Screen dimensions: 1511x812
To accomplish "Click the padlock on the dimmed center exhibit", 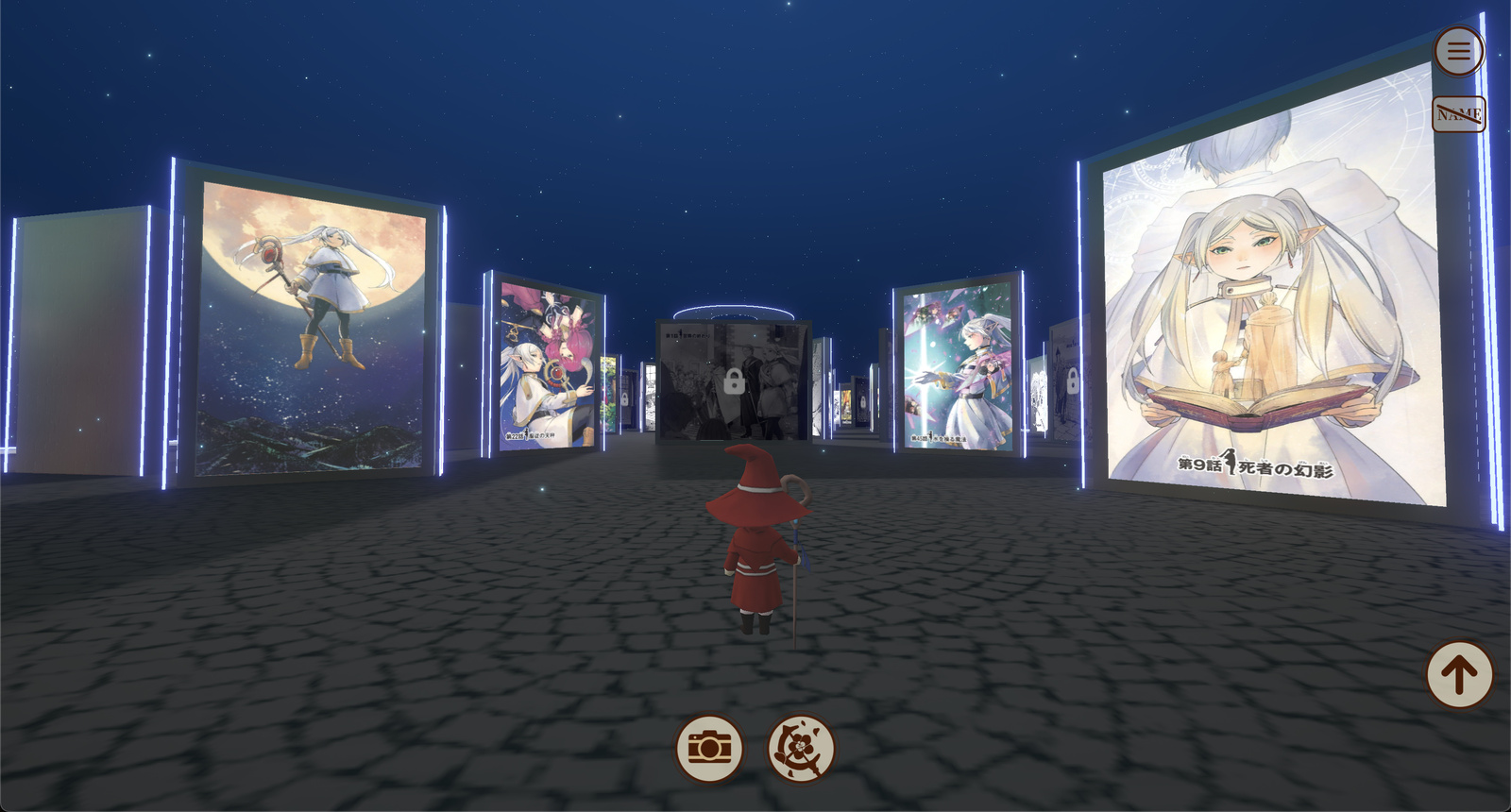I will tap(734, 383).
